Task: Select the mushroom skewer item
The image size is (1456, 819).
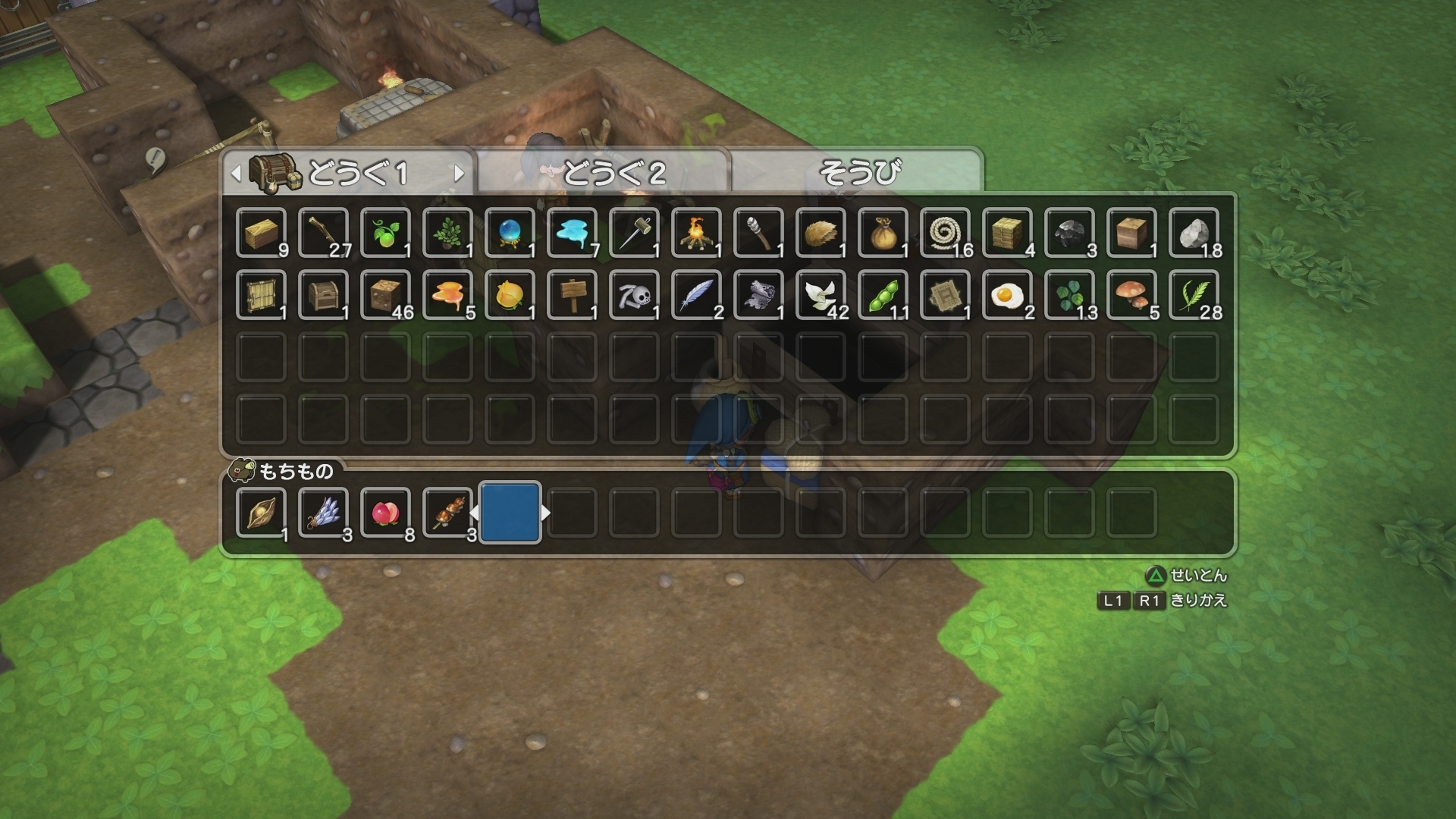Action: pyautogui.click(x=448, y=514)
